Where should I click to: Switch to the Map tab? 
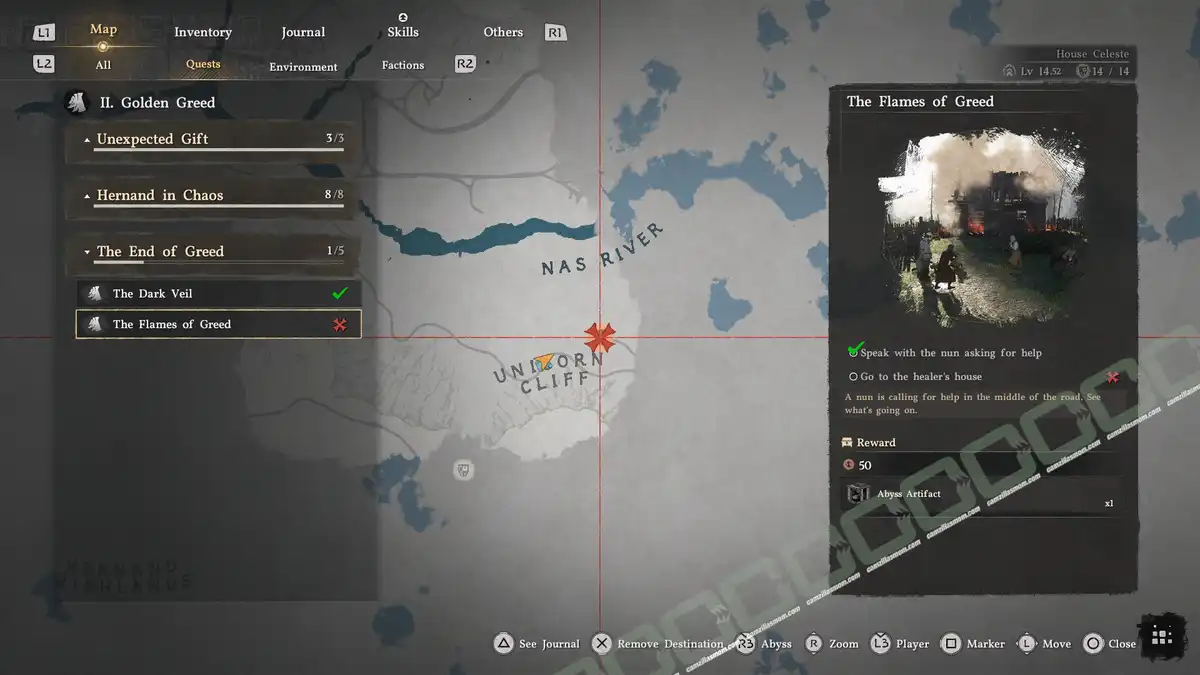pos(103,30)
